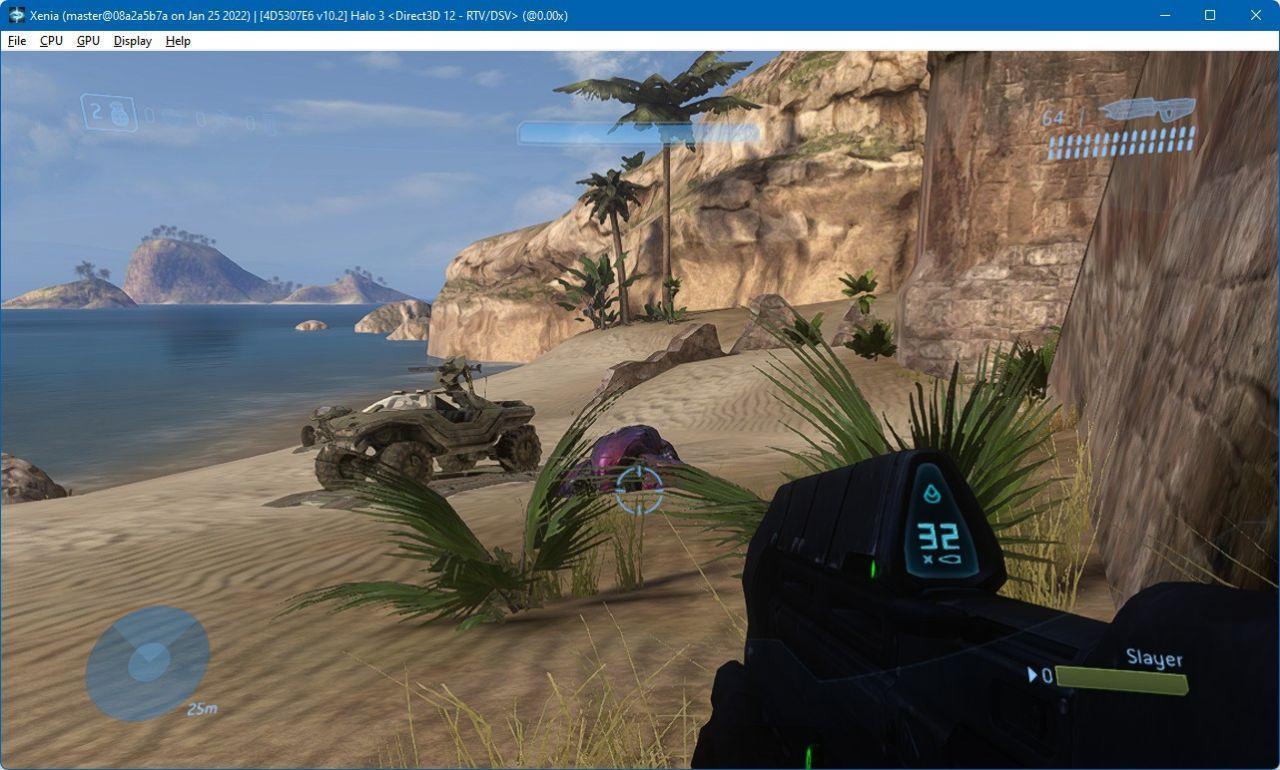Maximize the Xenia window
Image resolution: width=1280 pixels, height=770 pixels.
[x=1210, y=15]
